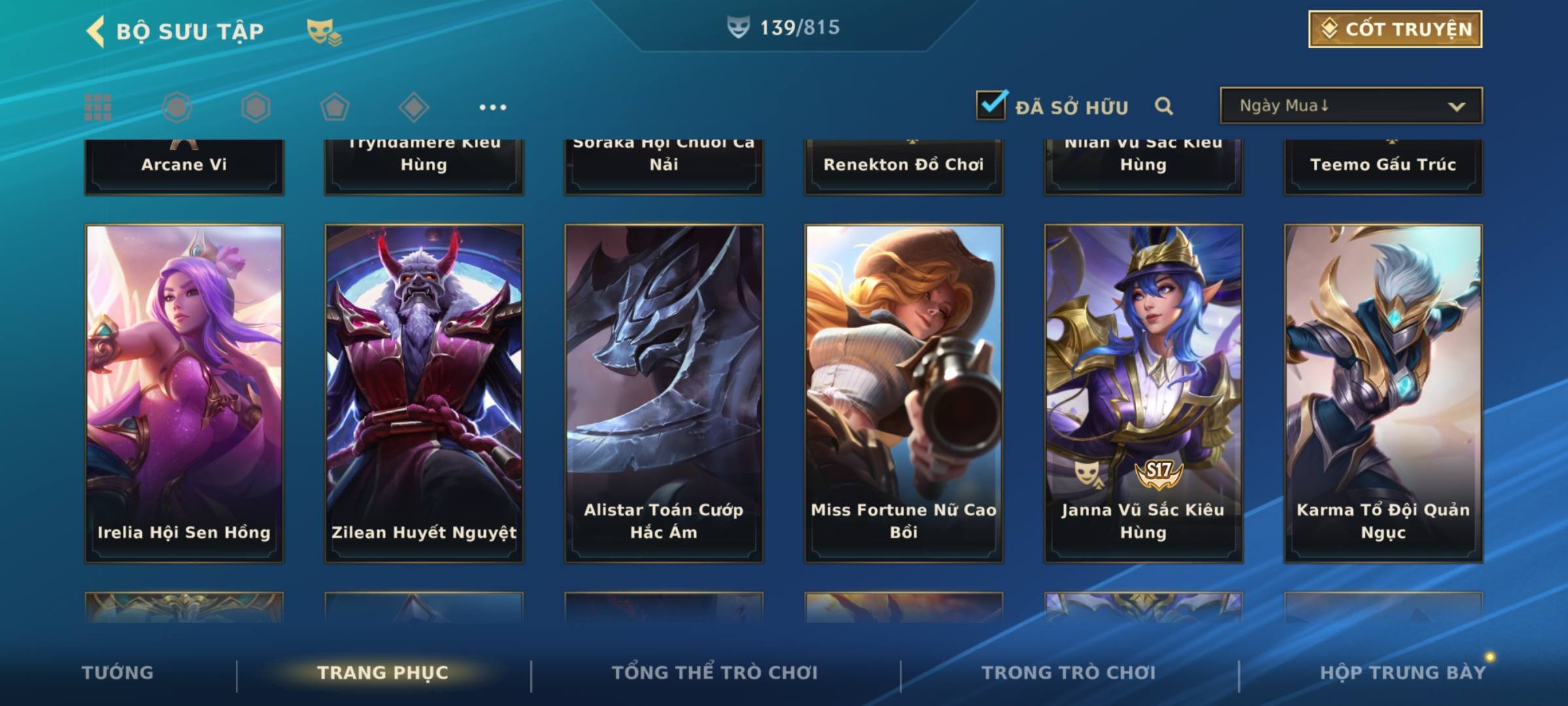This screenshot has width=1568, height=706.
Task: View Miss Fortune Nữ Cao Bồi skin
Action: pos(904,392)
